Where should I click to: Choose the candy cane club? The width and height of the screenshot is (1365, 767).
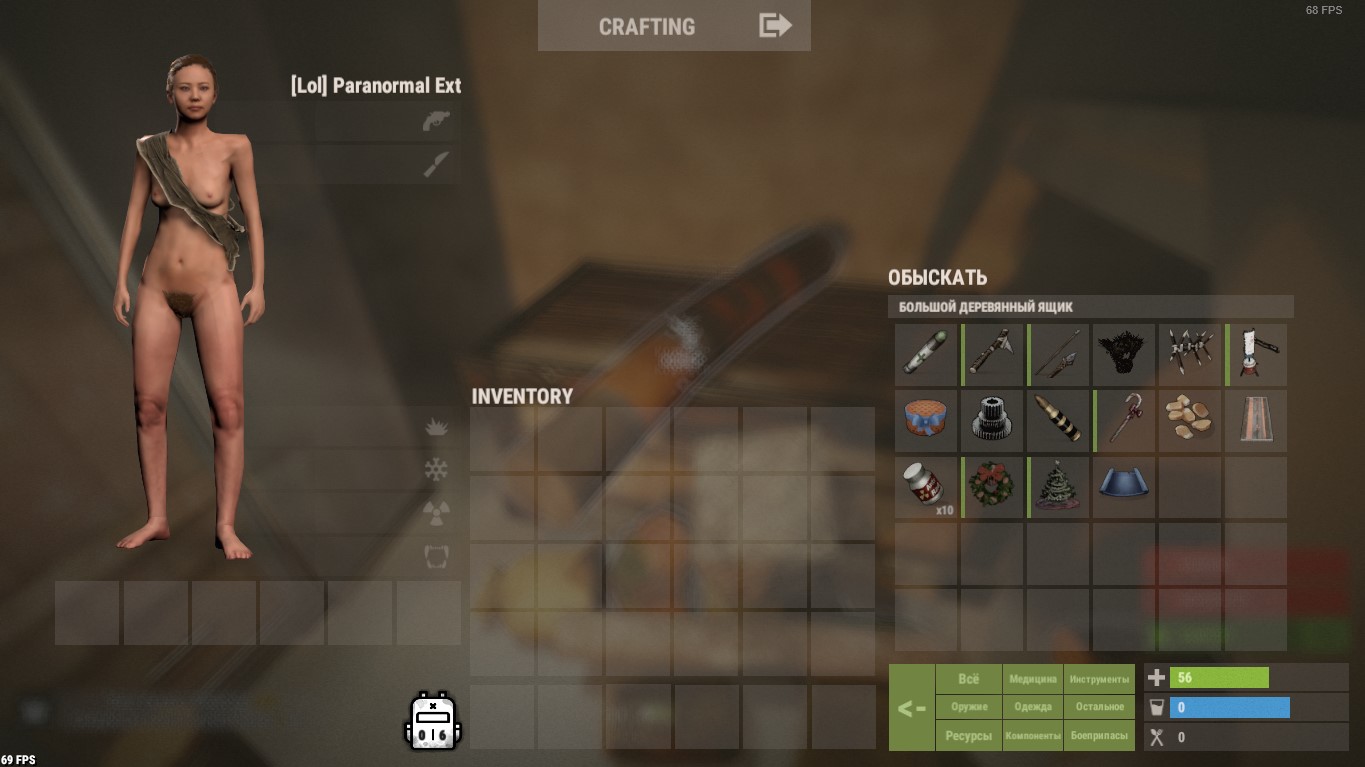tap(1124, 421)
